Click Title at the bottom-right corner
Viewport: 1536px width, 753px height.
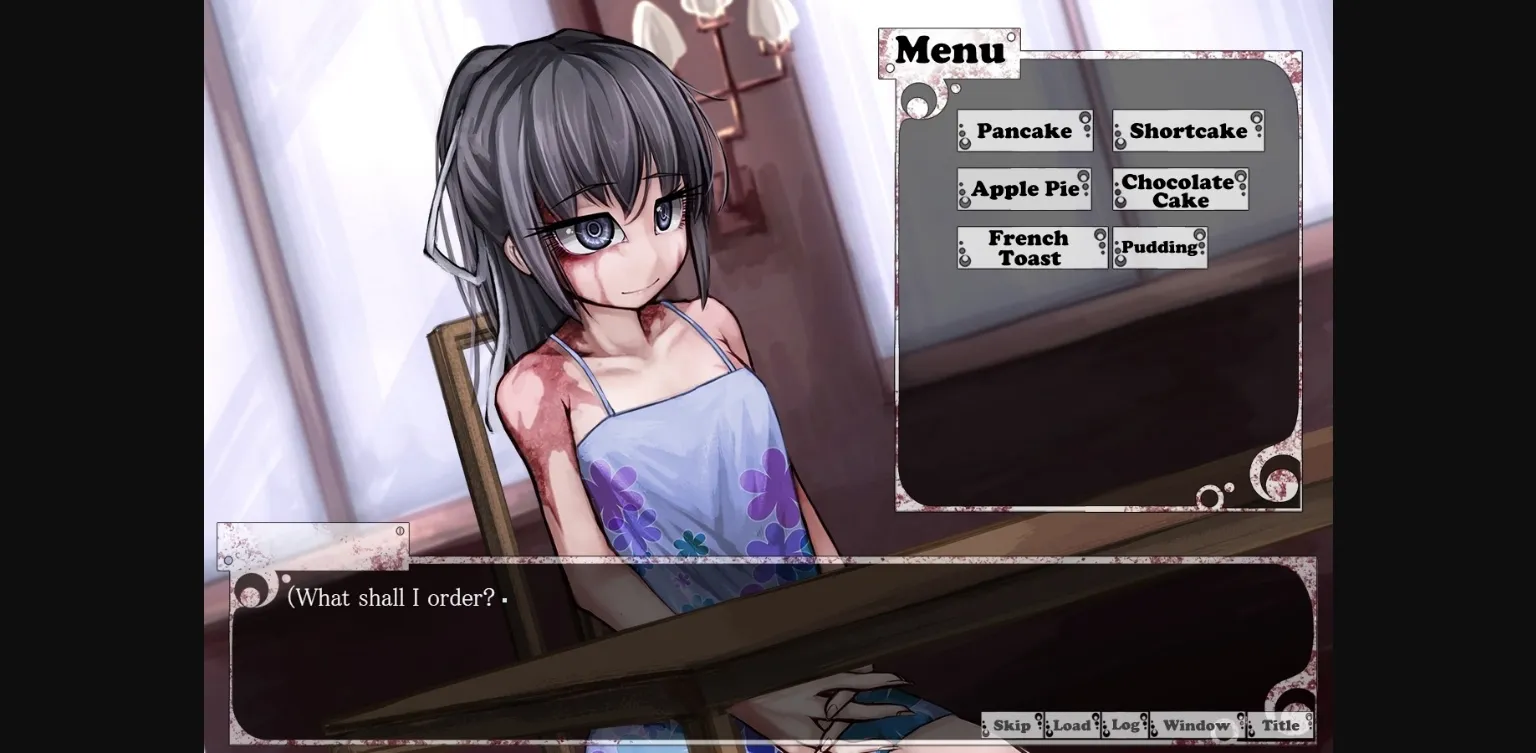pos(1280,725)
